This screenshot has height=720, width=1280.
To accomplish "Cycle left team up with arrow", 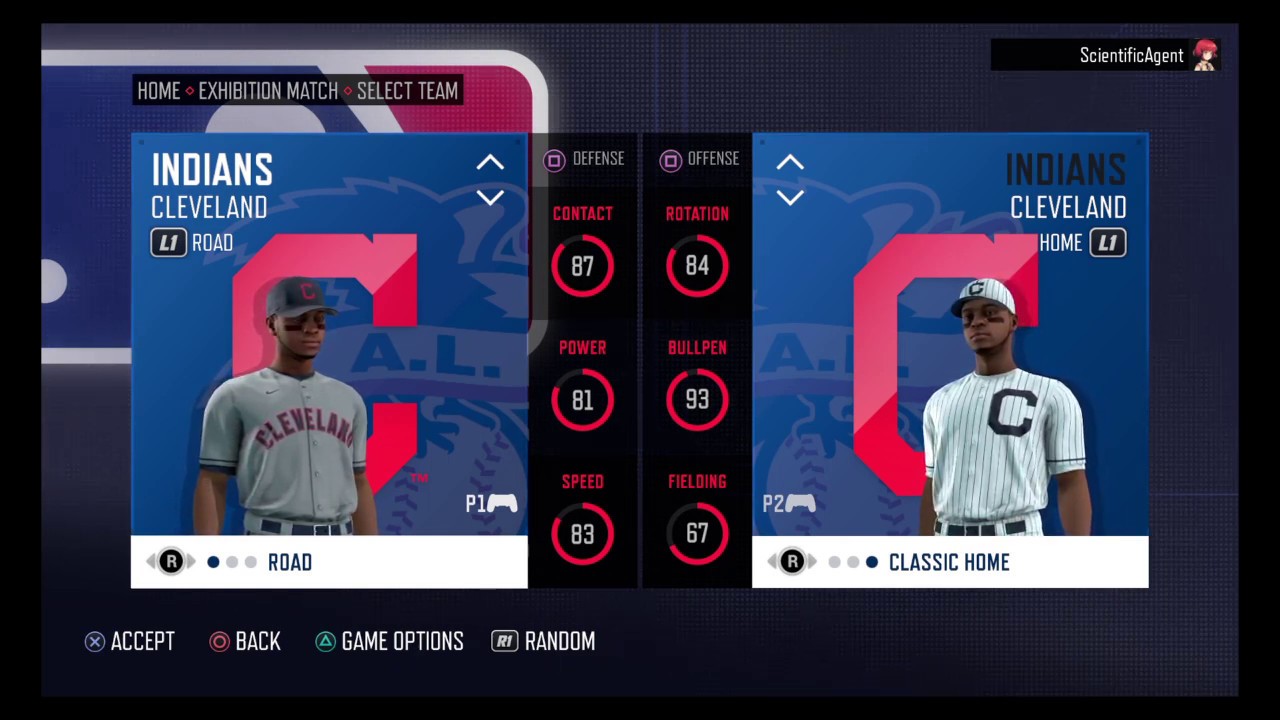I will pos(490,163).
